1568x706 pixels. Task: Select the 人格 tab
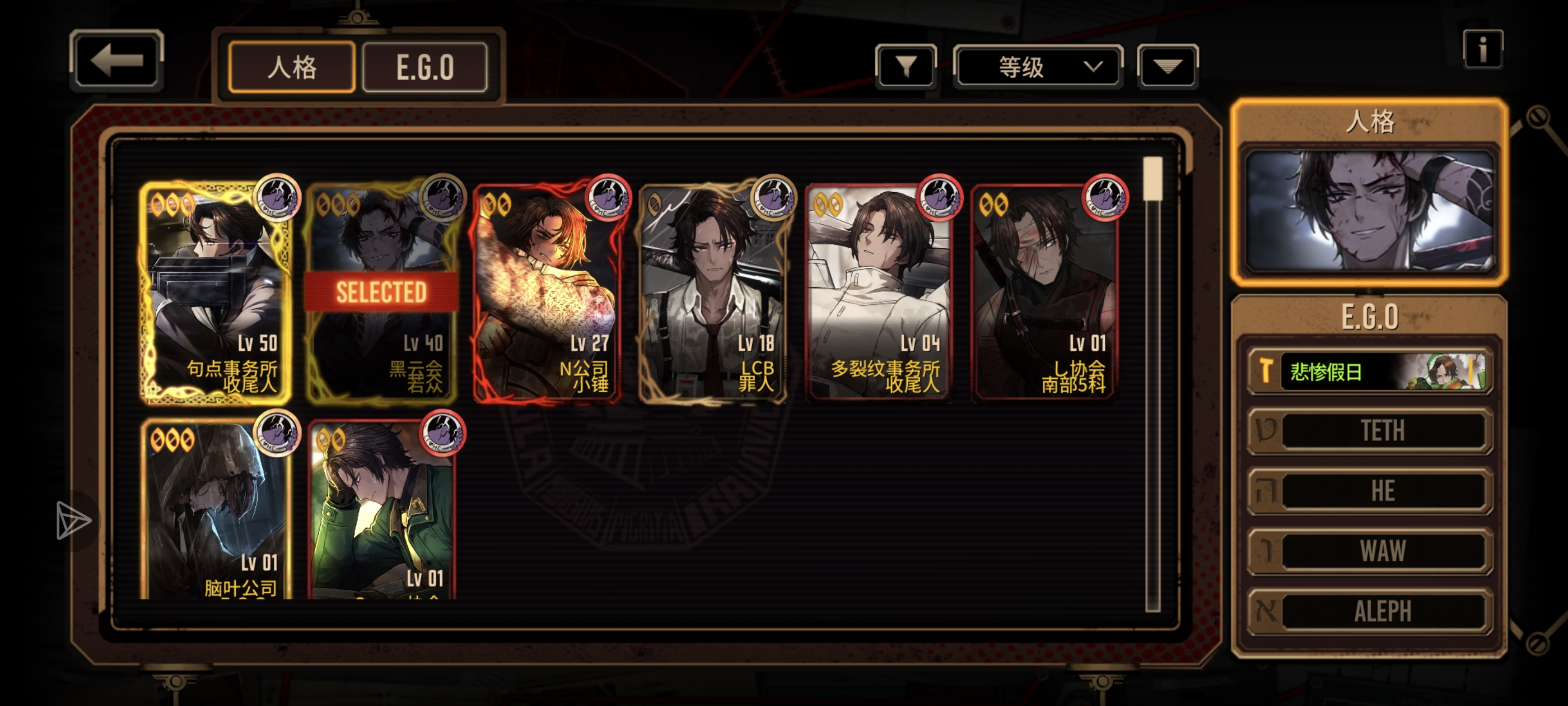coord(292,67)
